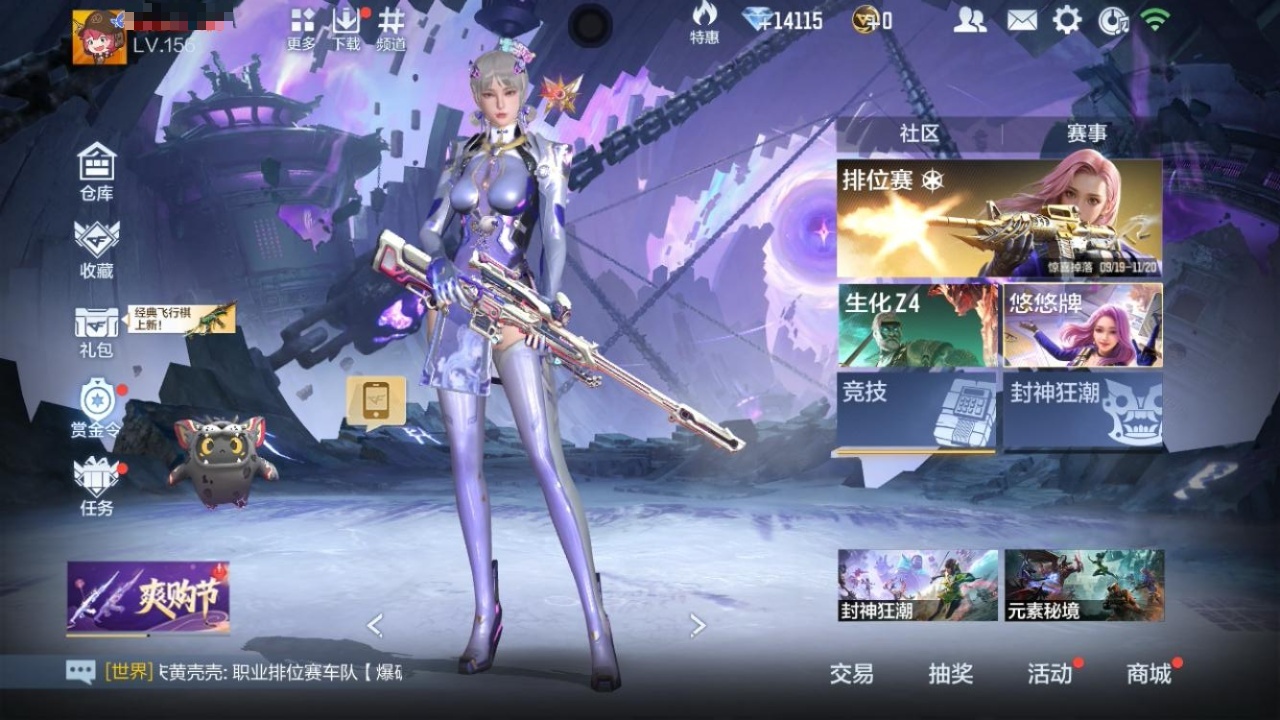
Task: Open the 特惠 special offers flame icon
Action: point(704,22)
